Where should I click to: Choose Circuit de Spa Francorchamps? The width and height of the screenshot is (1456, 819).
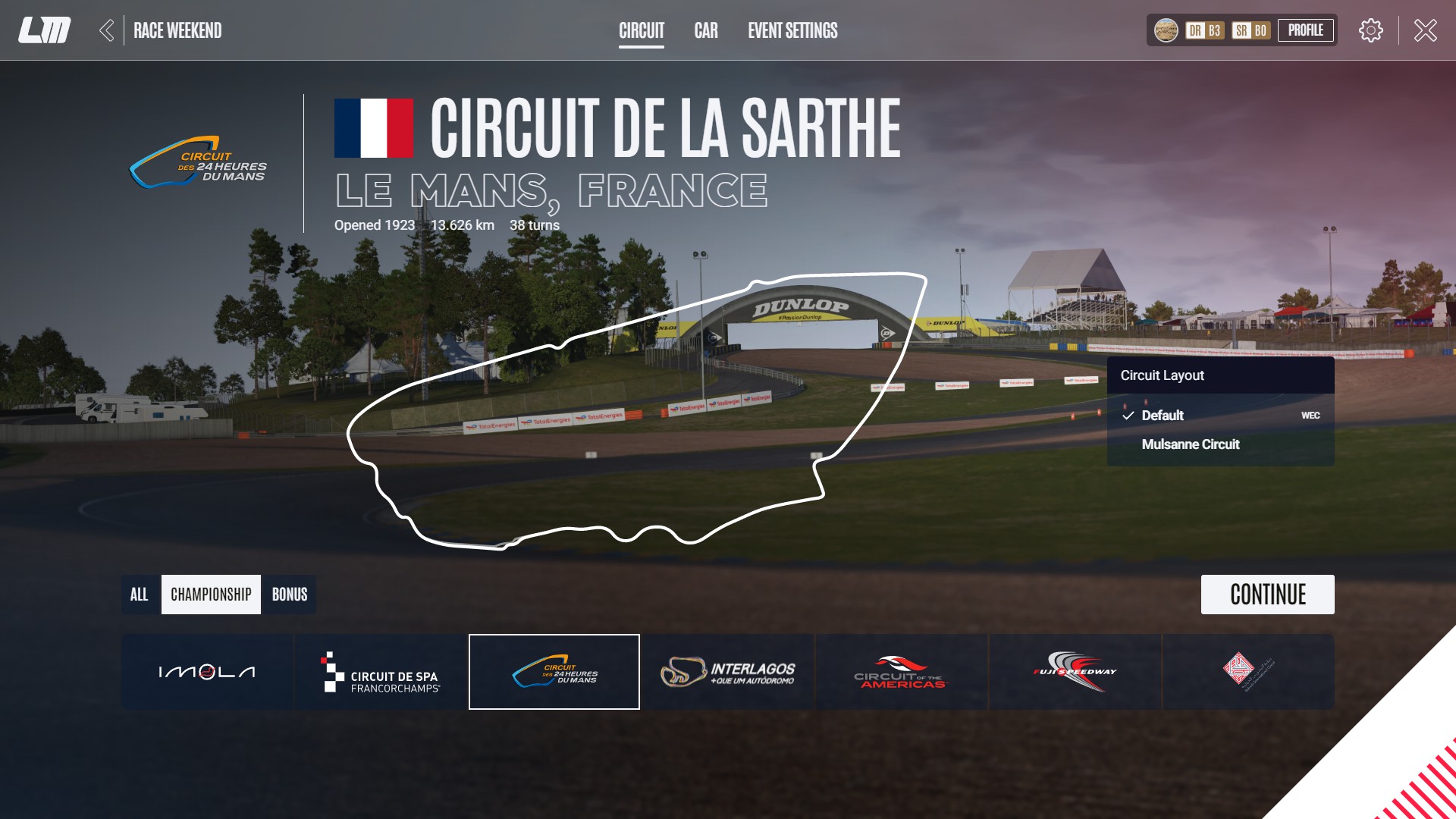380,670
